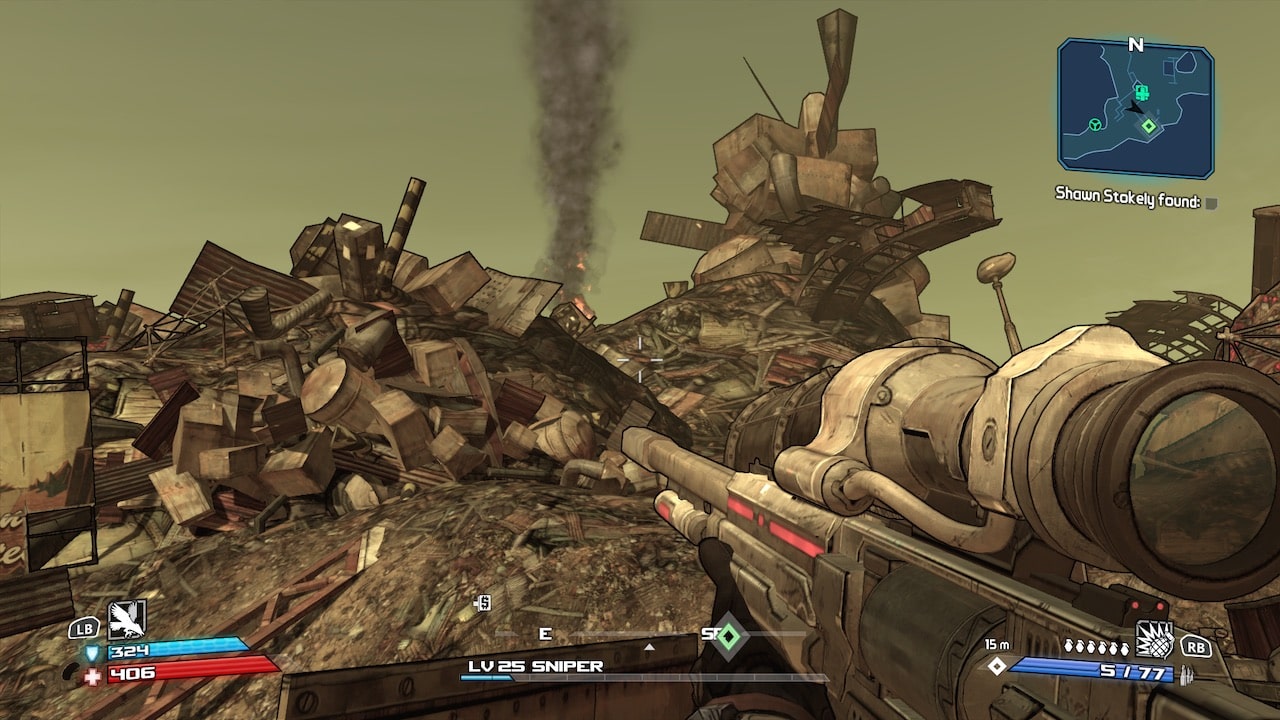Click the player arrow on the minimap

pyautogui.click(x=1135, y=107)
